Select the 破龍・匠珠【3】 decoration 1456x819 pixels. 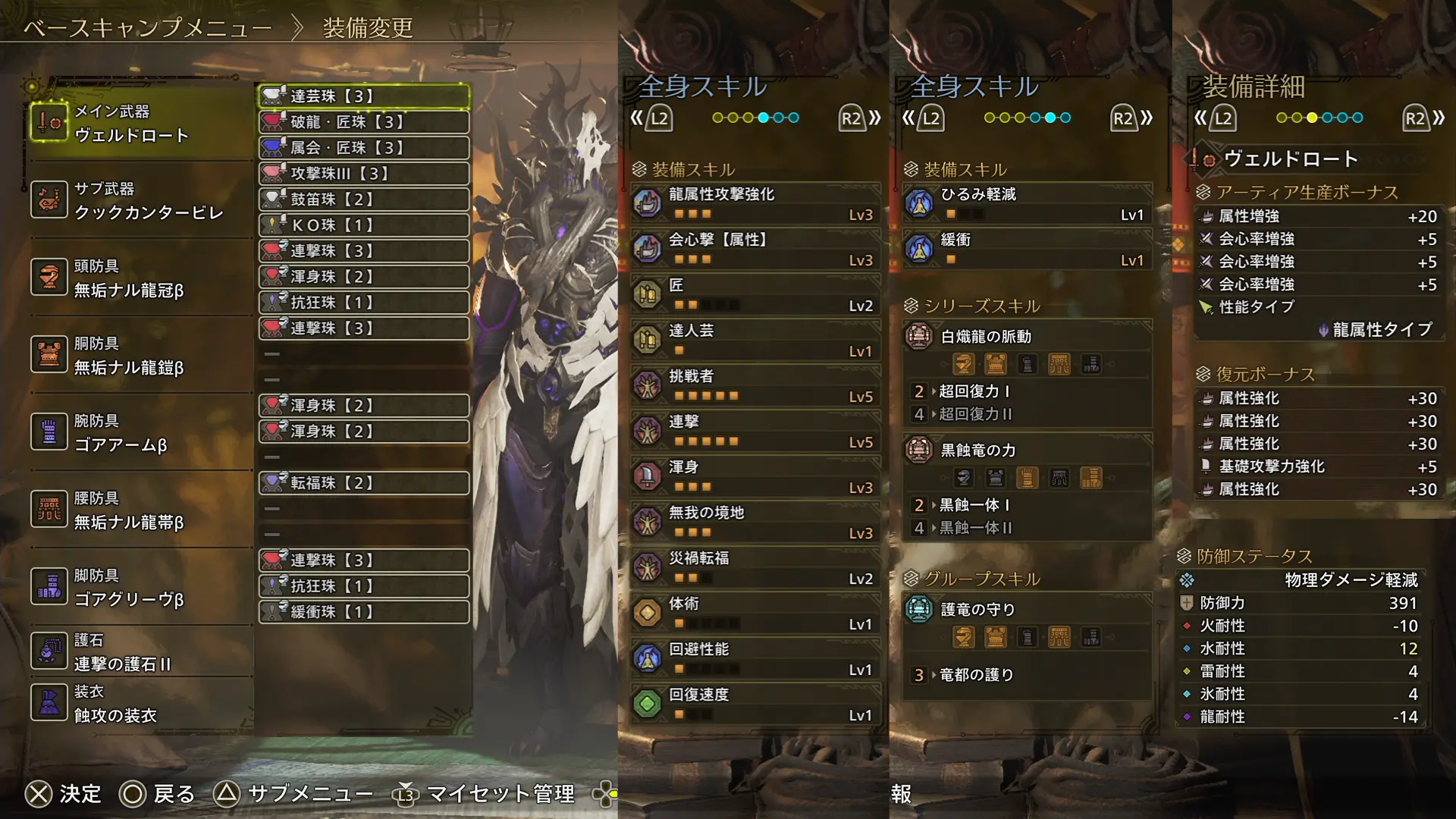pyautogui.click(x=364, y=122)
